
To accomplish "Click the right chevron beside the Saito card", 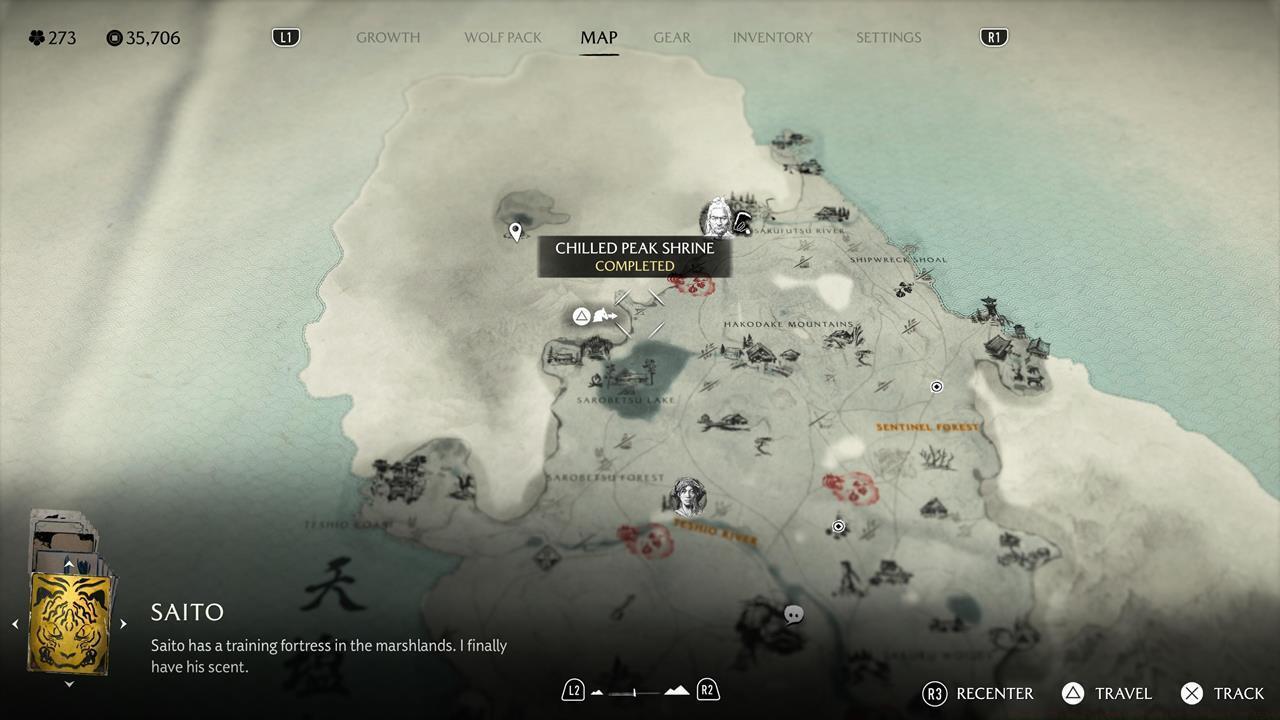I will point(123,623).
